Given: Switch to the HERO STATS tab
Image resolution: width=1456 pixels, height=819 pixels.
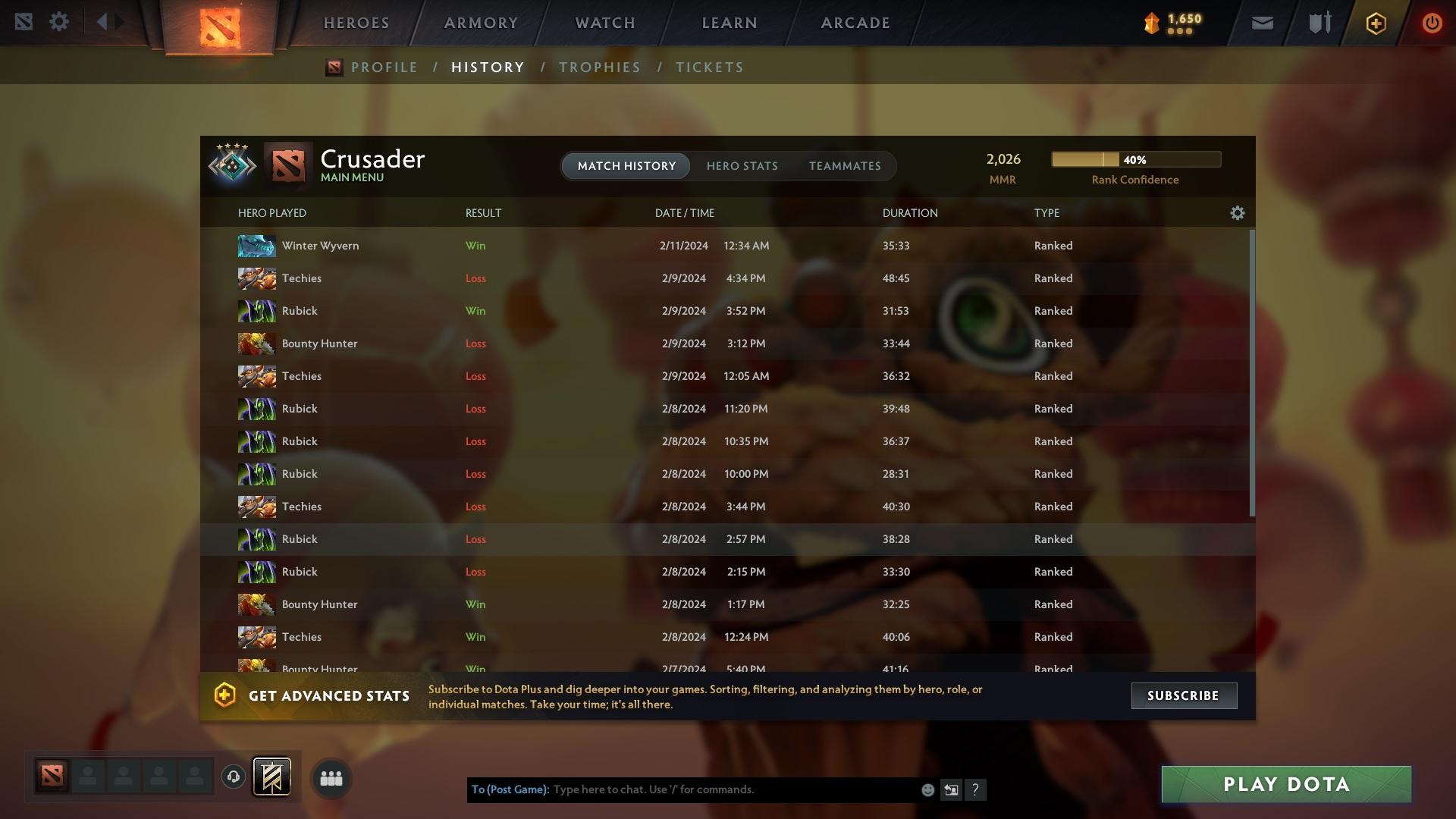Looking at the screenshot, I should click(x=742, y=166).
